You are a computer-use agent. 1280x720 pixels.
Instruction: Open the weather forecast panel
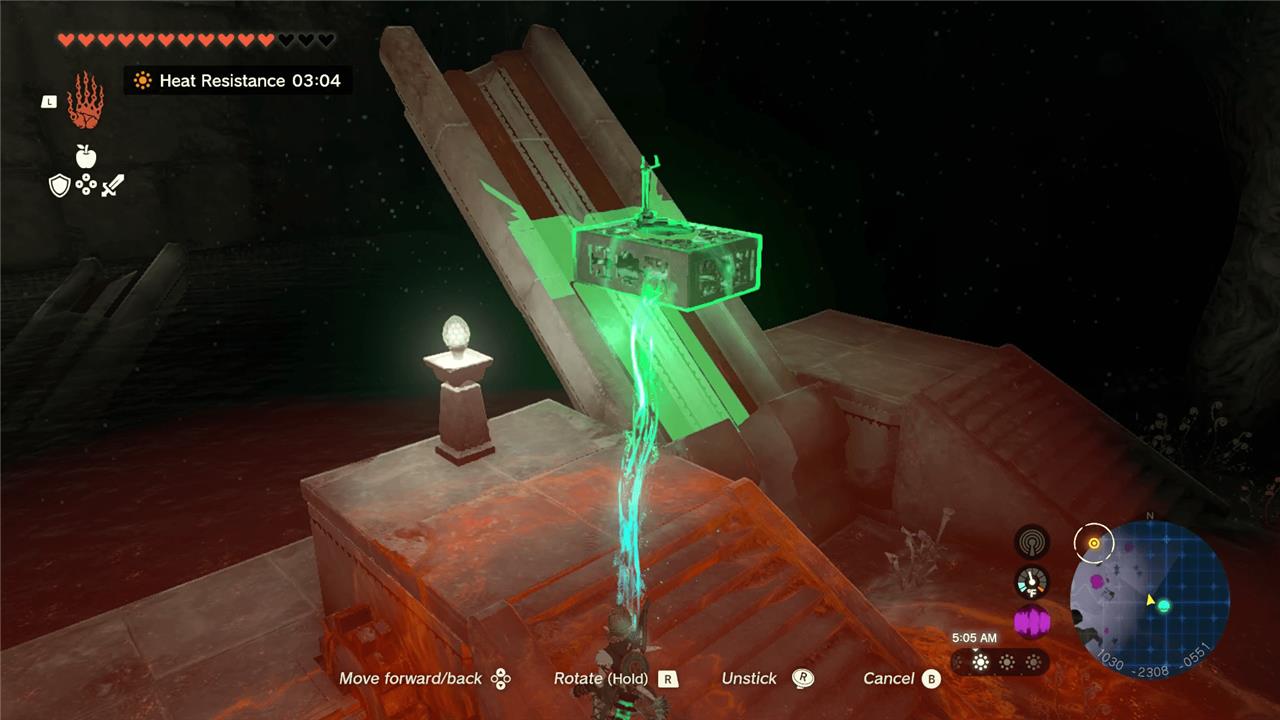1000,662
